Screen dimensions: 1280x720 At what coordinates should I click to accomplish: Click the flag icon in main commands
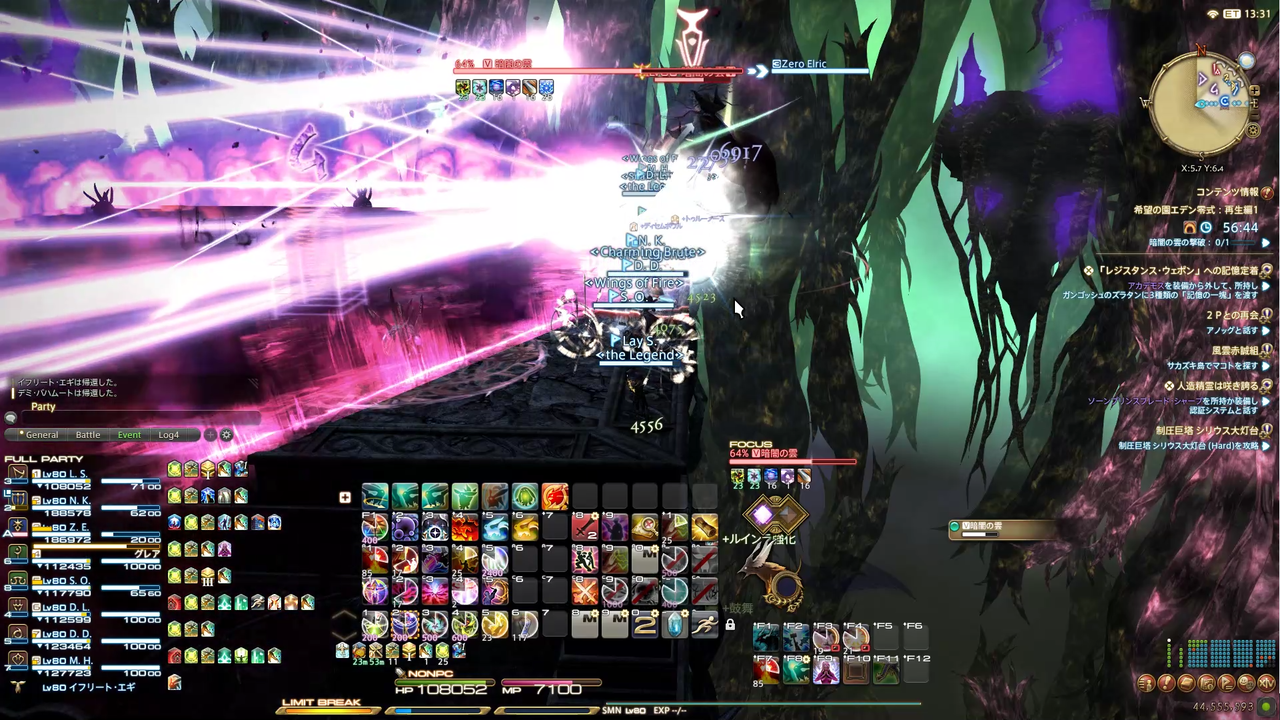[x=1226, y=683]
